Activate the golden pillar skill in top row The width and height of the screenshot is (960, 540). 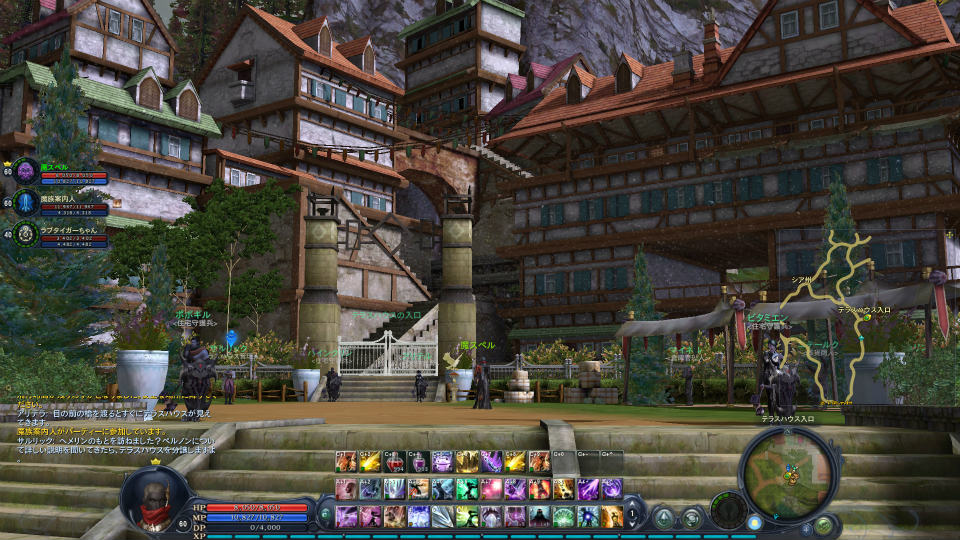pyautogui.click(x=468, y=461)
